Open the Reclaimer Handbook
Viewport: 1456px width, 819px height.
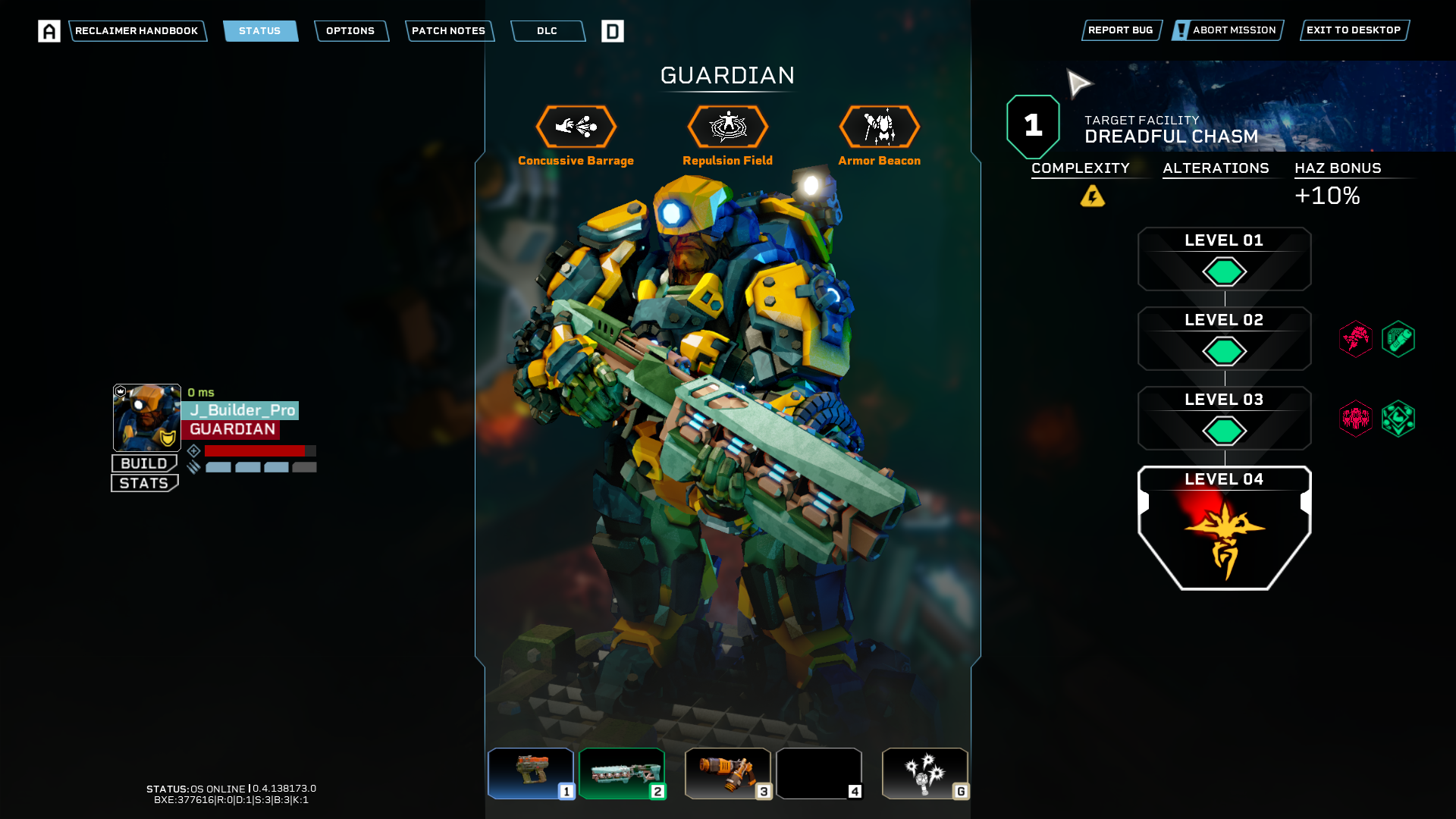[x=136, y=31]
